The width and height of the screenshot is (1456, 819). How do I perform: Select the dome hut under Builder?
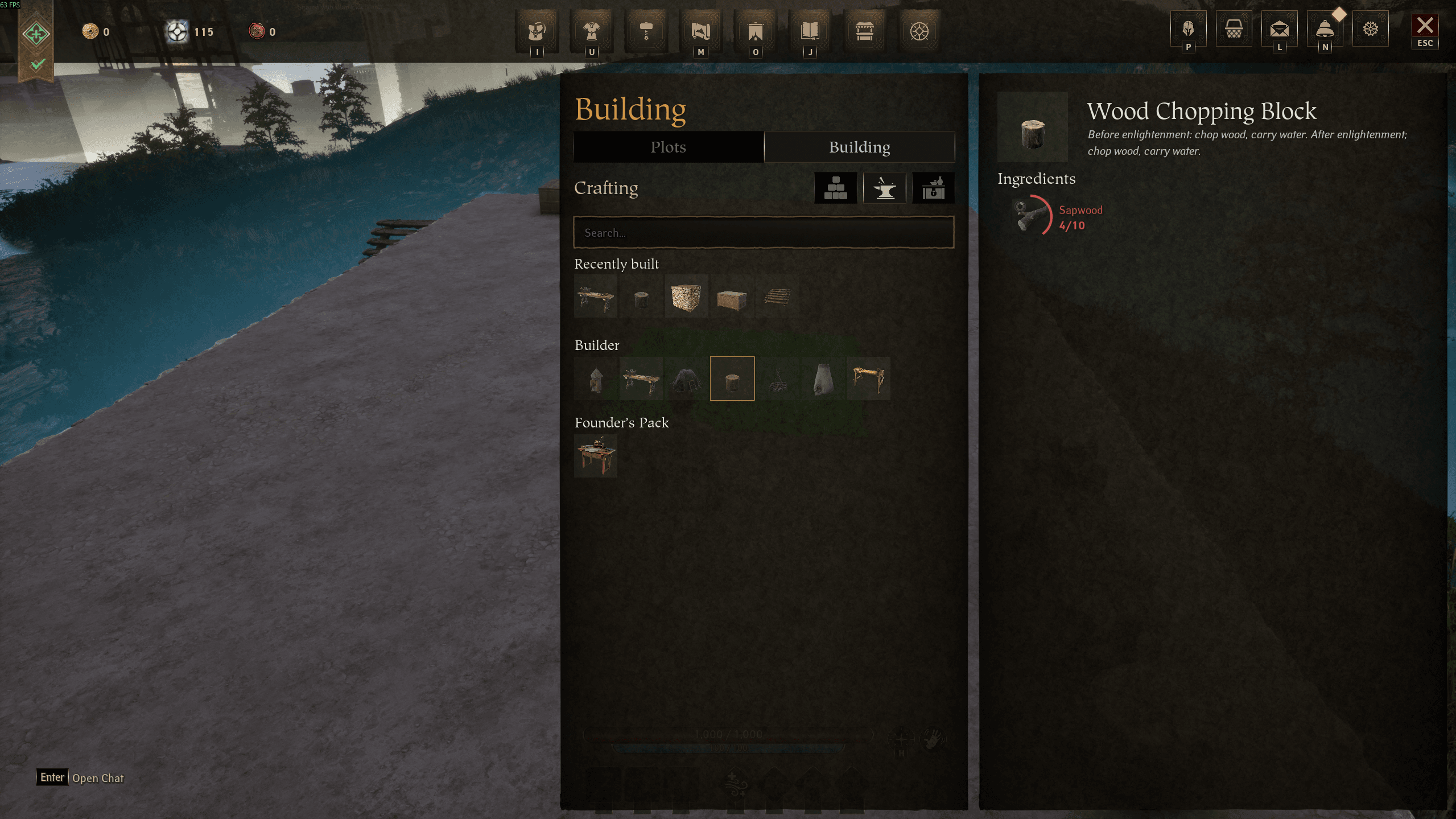click(686, 379)
